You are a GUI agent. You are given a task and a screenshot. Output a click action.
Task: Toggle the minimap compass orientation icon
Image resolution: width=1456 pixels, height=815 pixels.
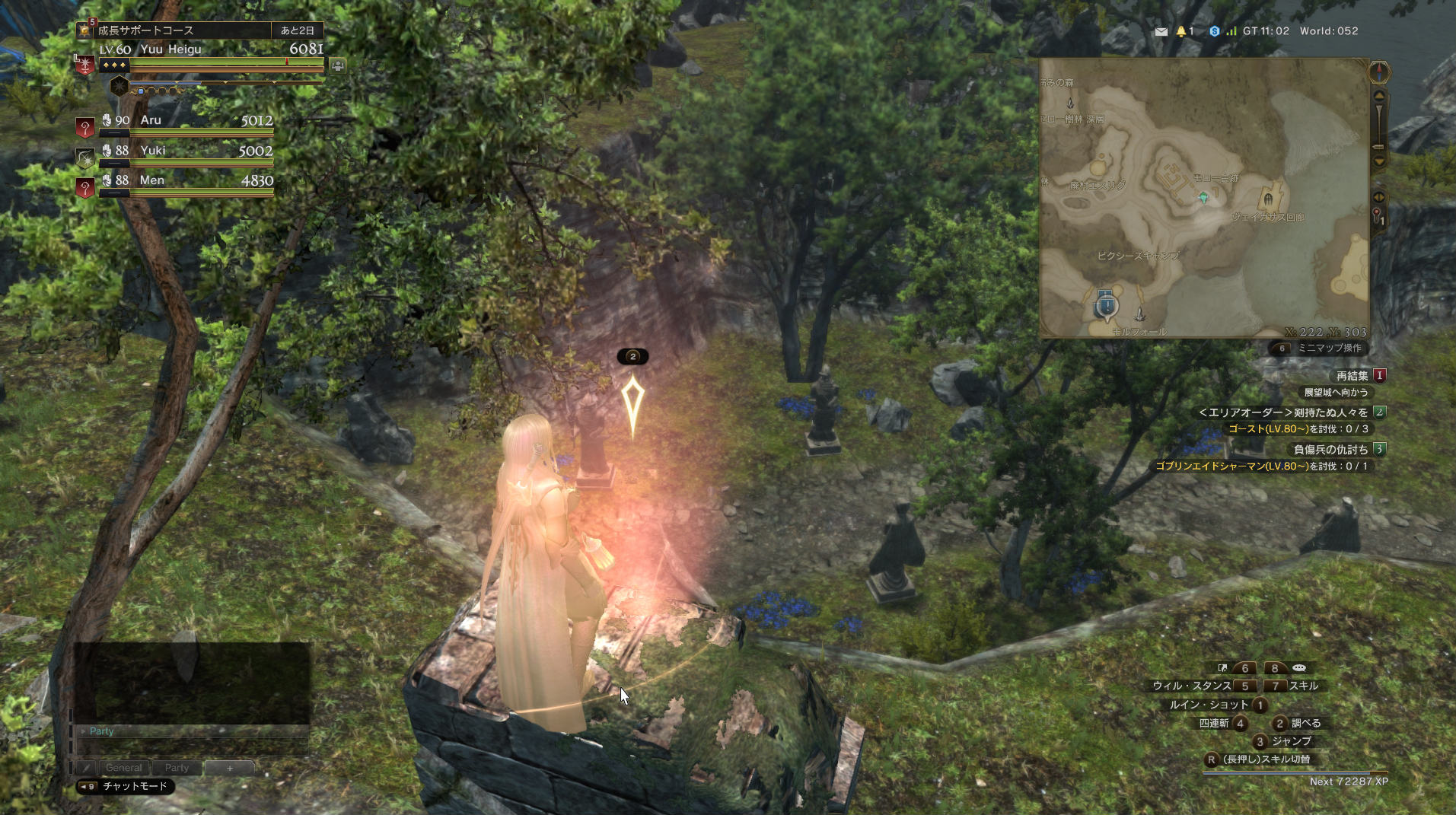[1379, 73]
